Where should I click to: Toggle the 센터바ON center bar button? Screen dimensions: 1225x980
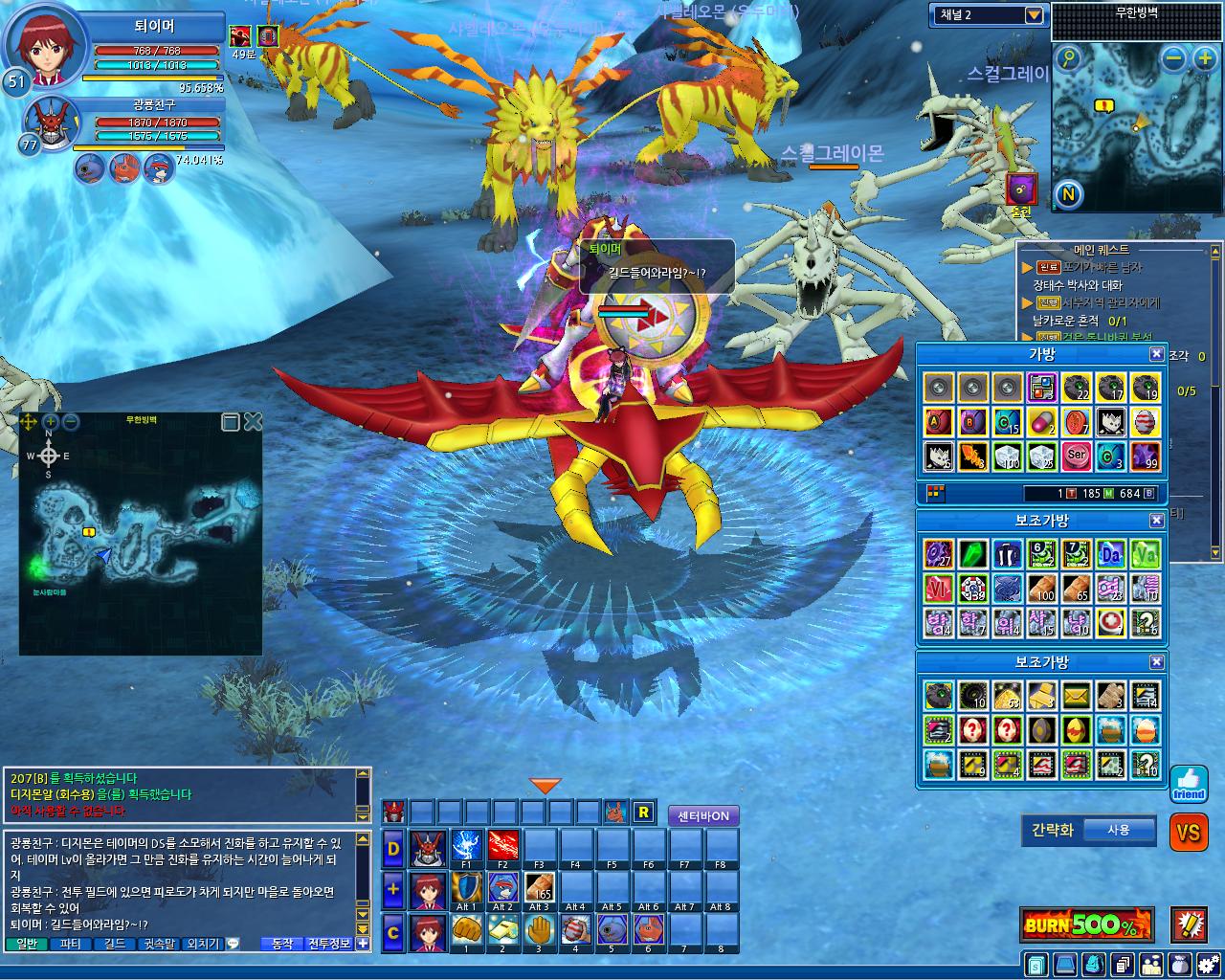pyautogui.click(x=703, y=815)
